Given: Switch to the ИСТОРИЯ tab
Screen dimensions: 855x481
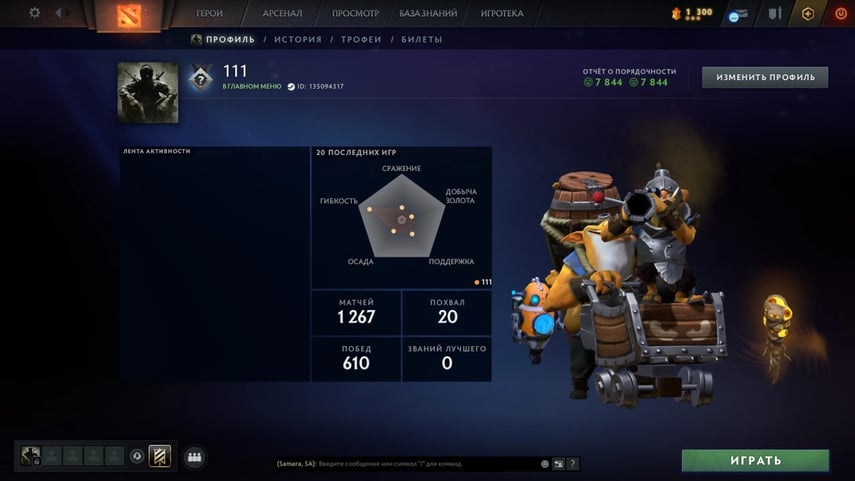Looking at the screenshot, I should pyautogui.click(x=298, y=40).
